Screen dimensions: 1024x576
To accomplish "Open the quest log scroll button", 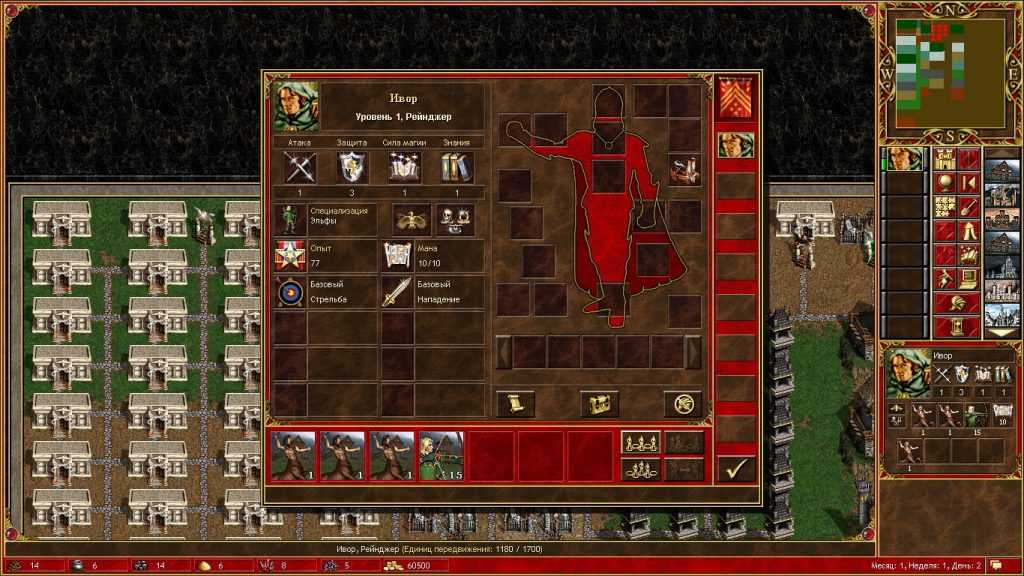I will [515, 404].
